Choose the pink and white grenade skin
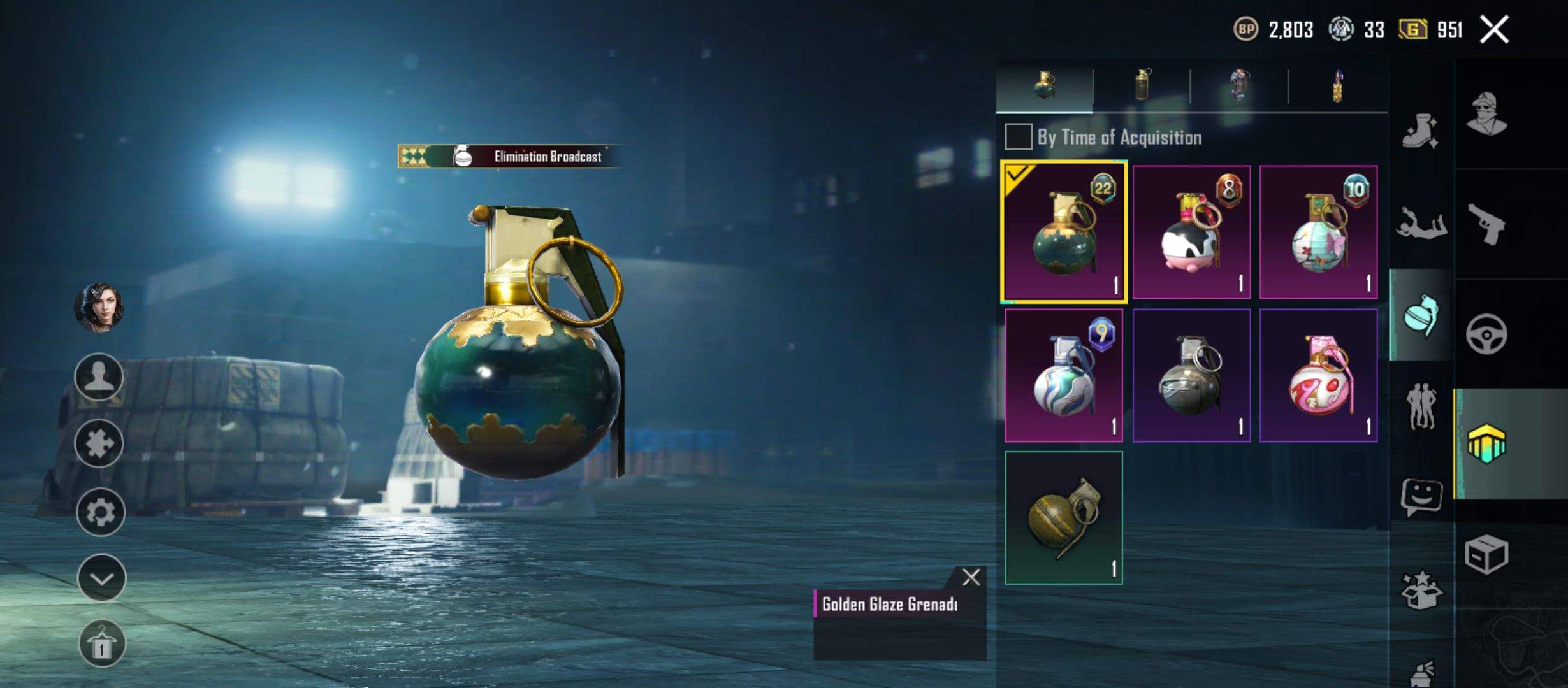Viewport: 1568px width, 688px height. tap(1318, 376)
